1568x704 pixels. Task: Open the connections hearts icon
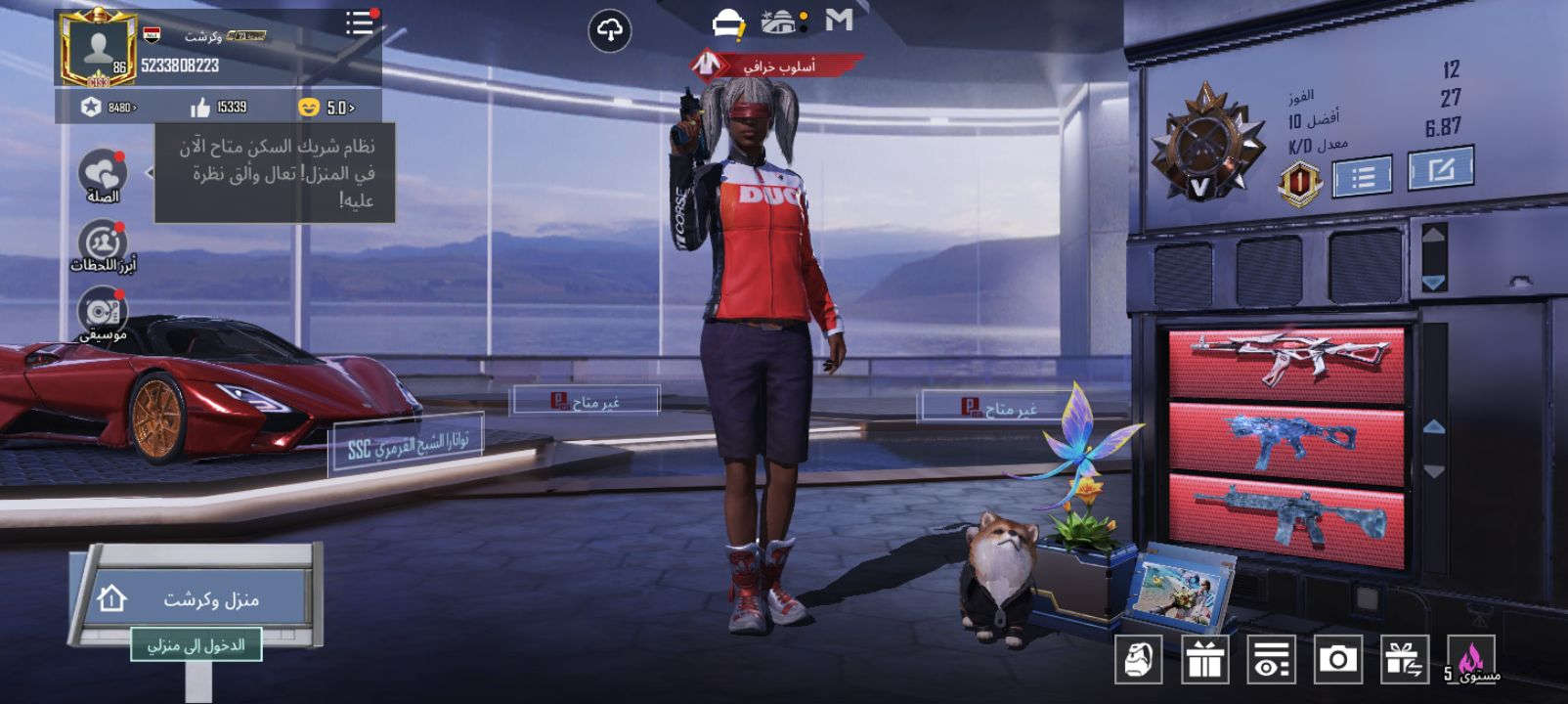click(103, 174)
